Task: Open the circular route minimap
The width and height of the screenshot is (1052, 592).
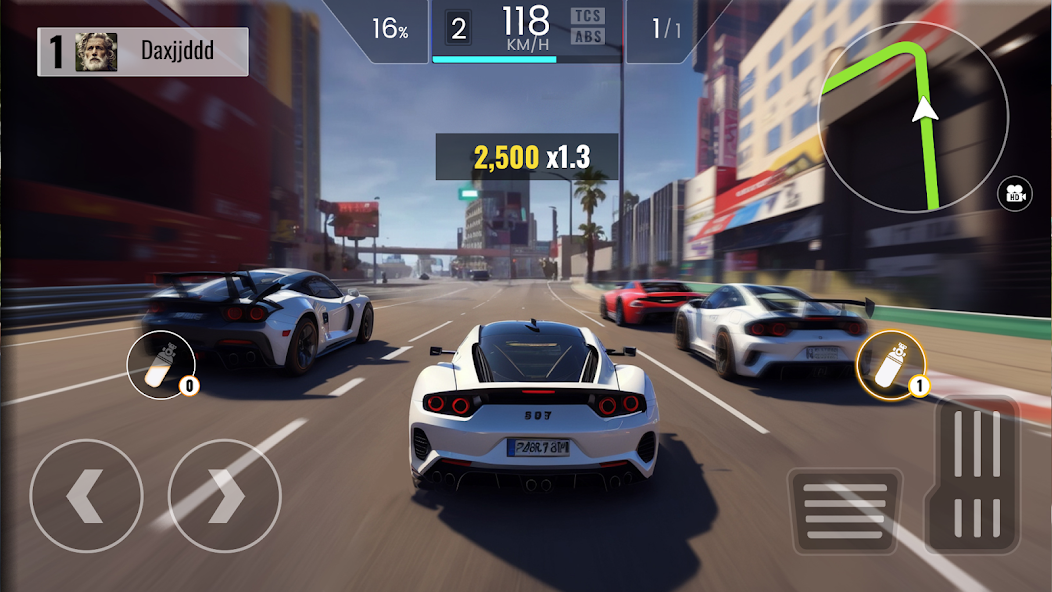Action: tap(913, 116)
